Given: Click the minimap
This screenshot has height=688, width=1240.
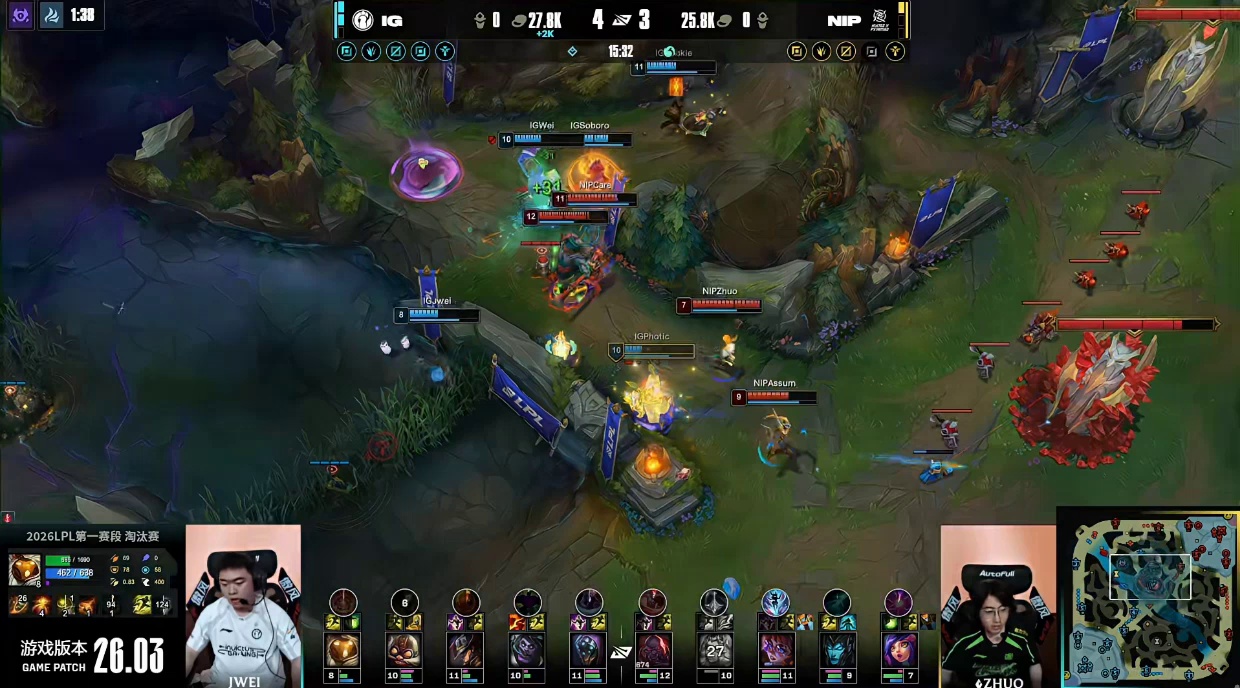Looking at the screenshot, I should [1149, 597].
